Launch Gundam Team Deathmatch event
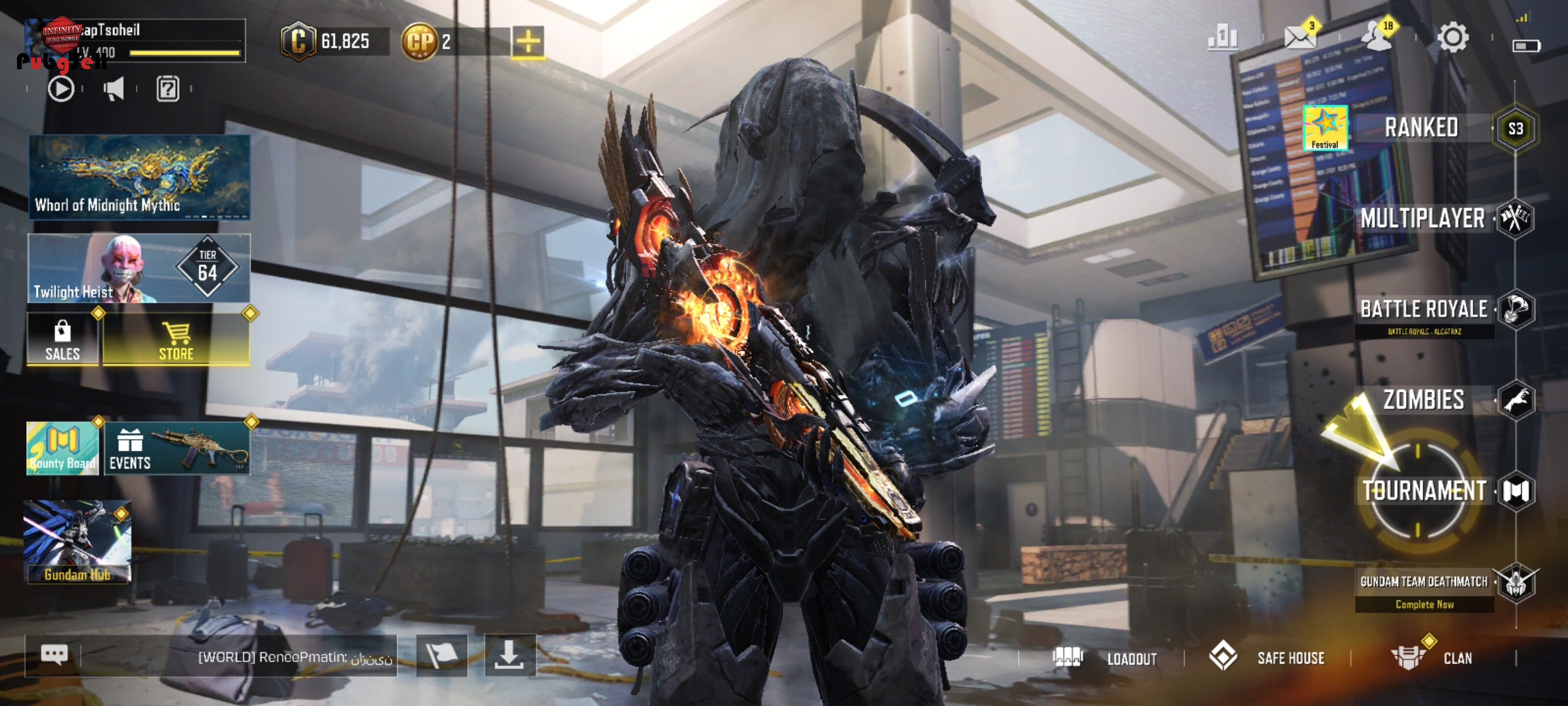Viewport: 1568px width, 706px height. coord(1424,582)
